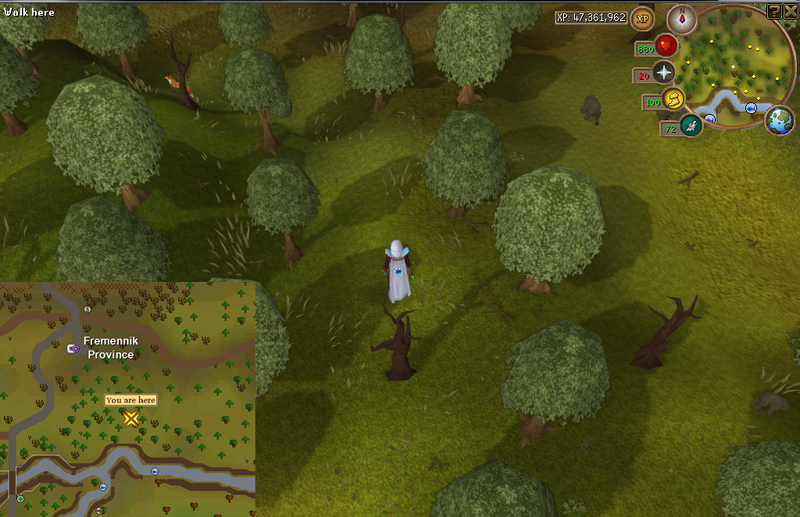
Task: Click the 'You are here' map marker
Action: tap(131, 418)
